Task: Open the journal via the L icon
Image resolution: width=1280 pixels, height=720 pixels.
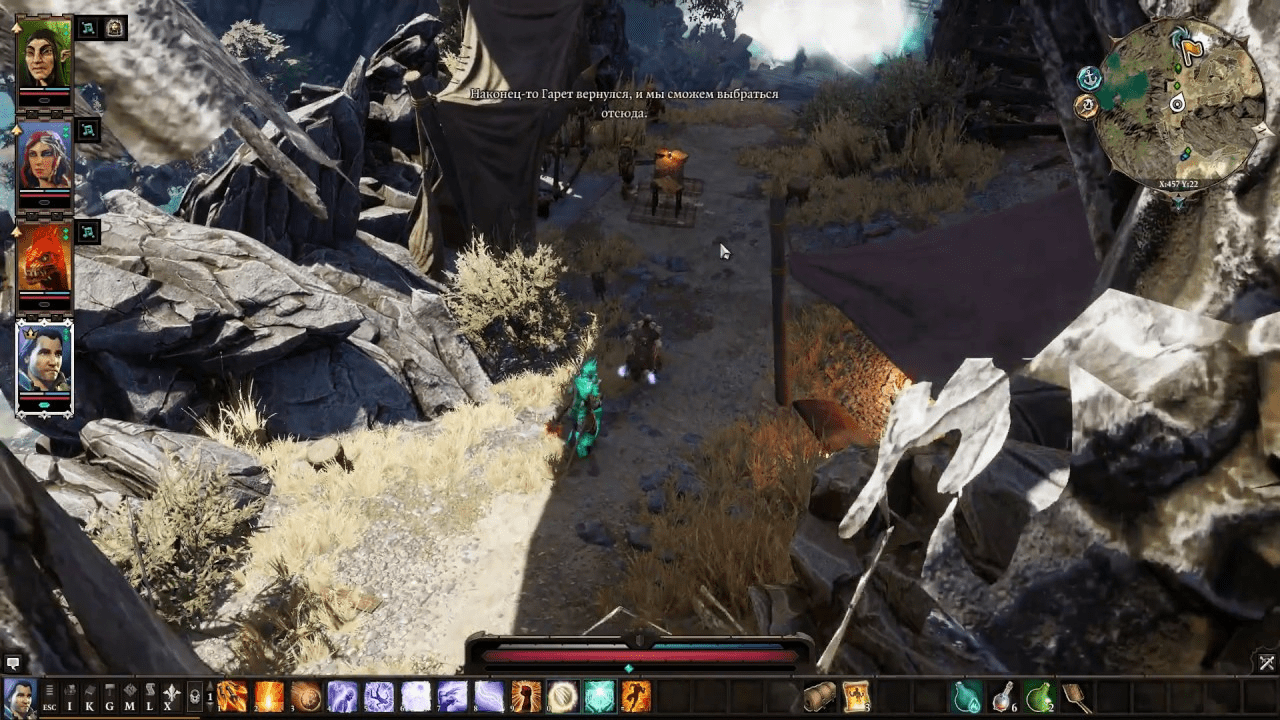Action: click(151, 695)
